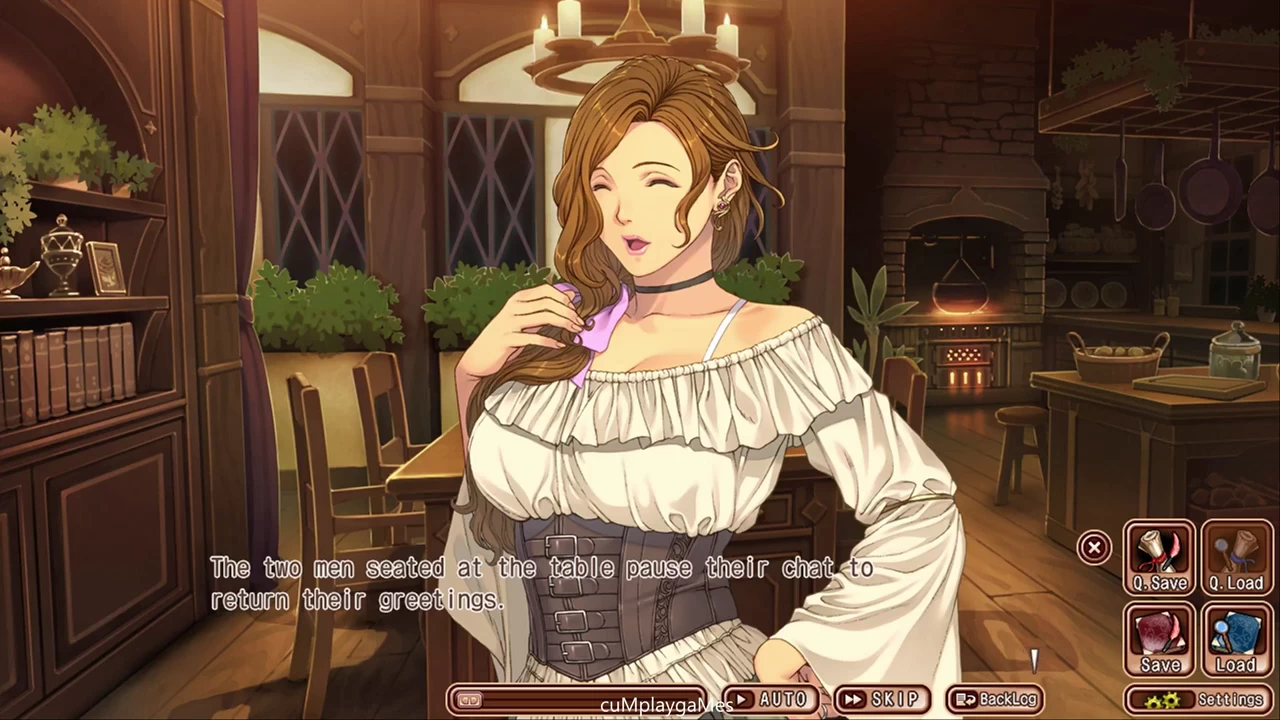Hide the interface with the X button
1280x720 pixels.
[1094, 547]
